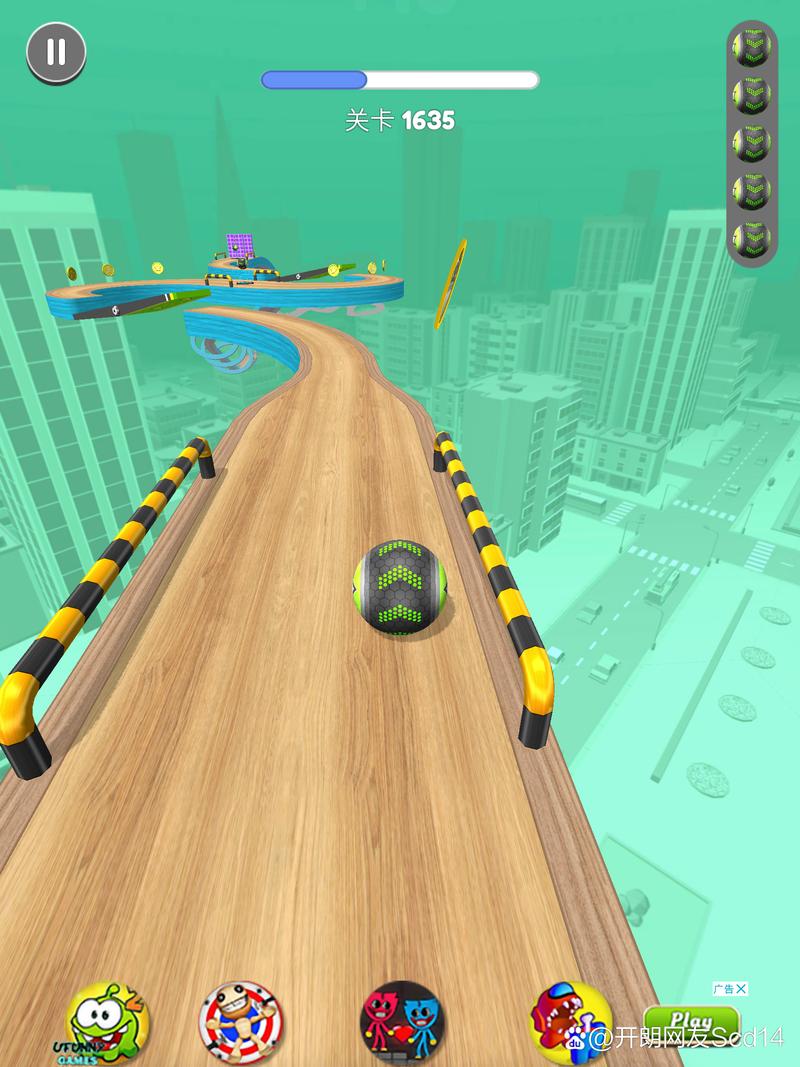Open the green Om Nom game ad
The width and height of the screenshot is (800, 1067).
coord(108,1022)
